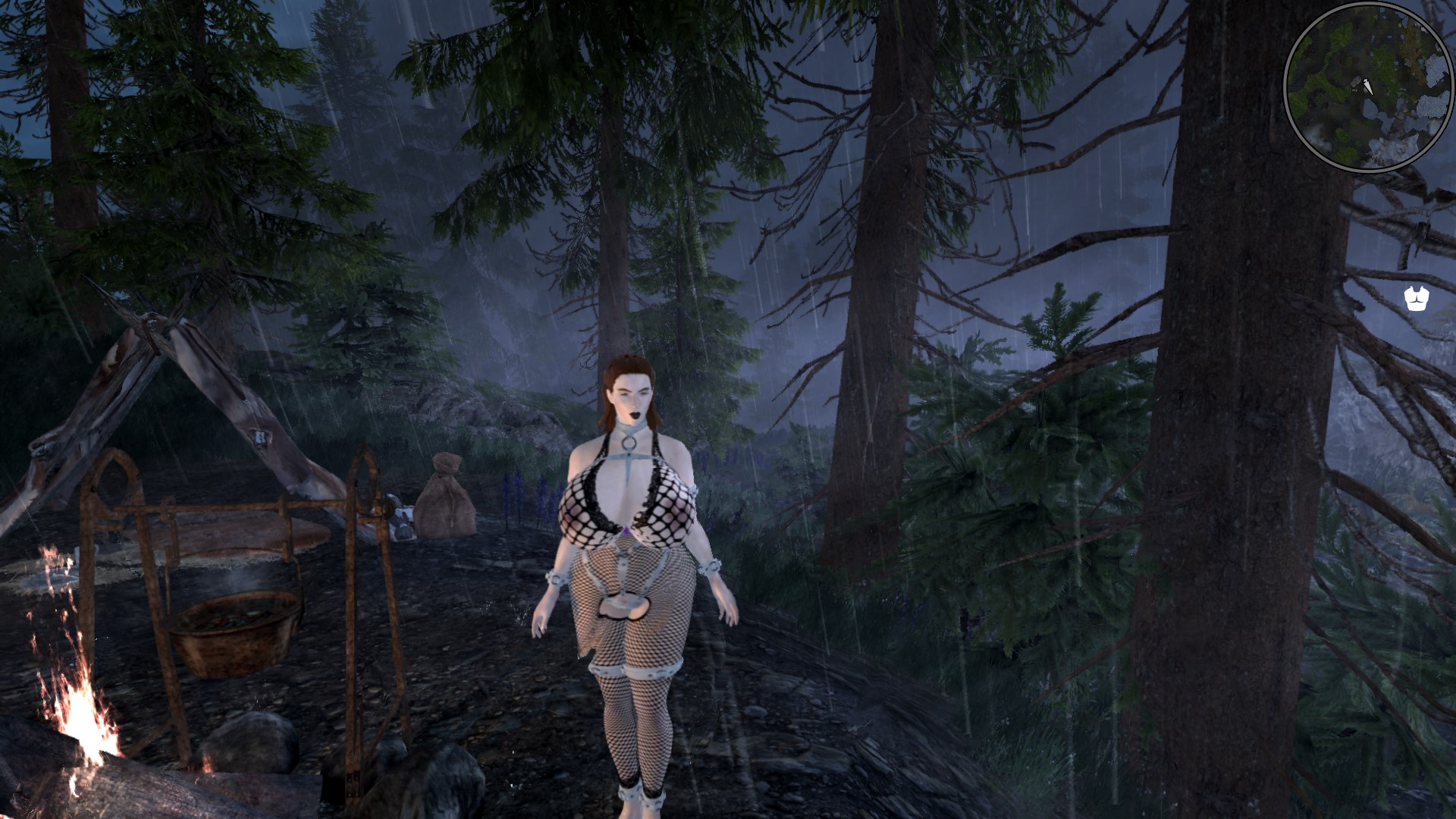Viewport: 1456px width, 819px height.
Task: Click the player arrow on the minimap
Action: 1367,86
